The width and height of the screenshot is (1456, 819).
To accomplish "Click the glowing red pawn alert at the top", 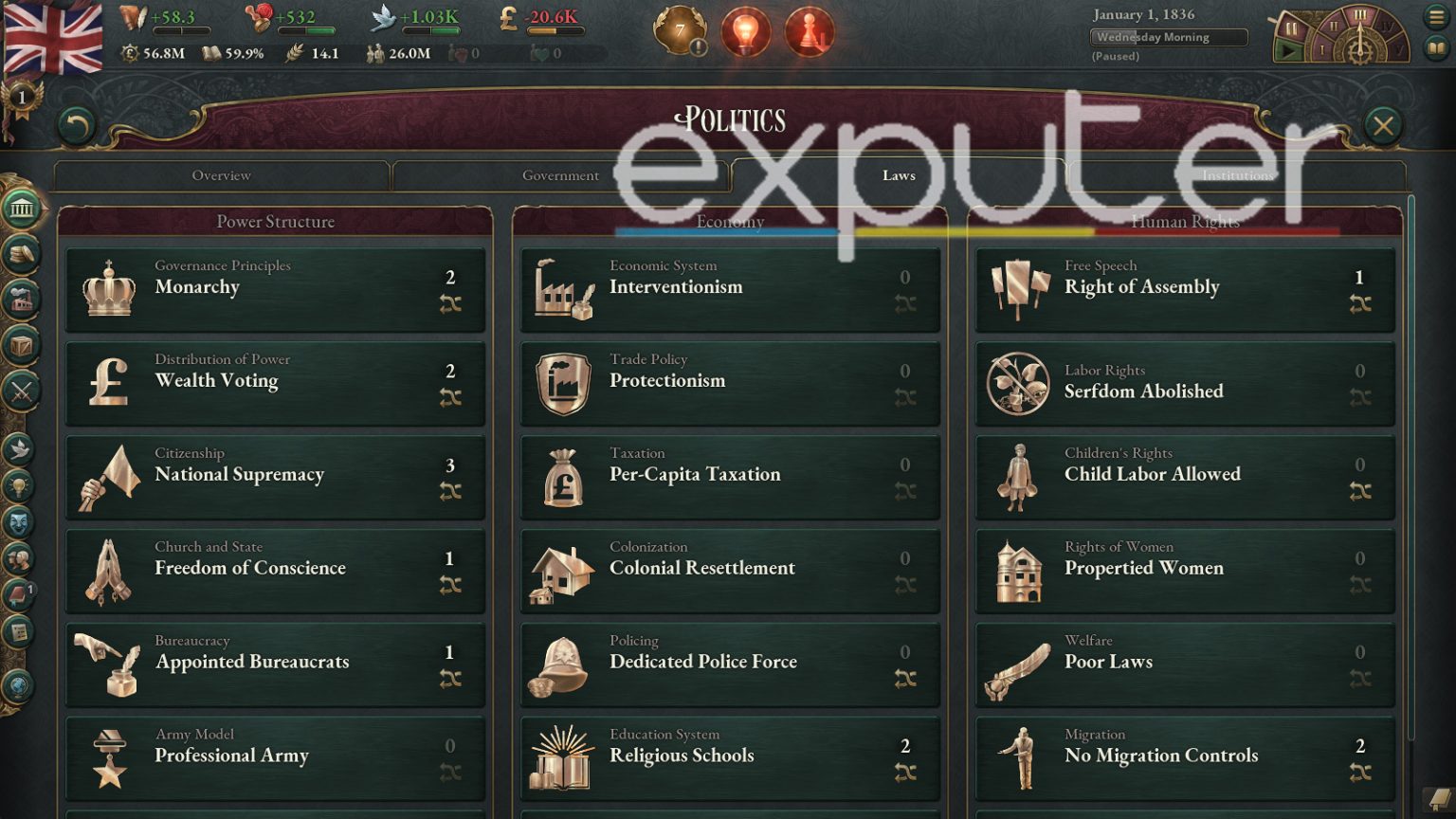I will coord(809,28).
